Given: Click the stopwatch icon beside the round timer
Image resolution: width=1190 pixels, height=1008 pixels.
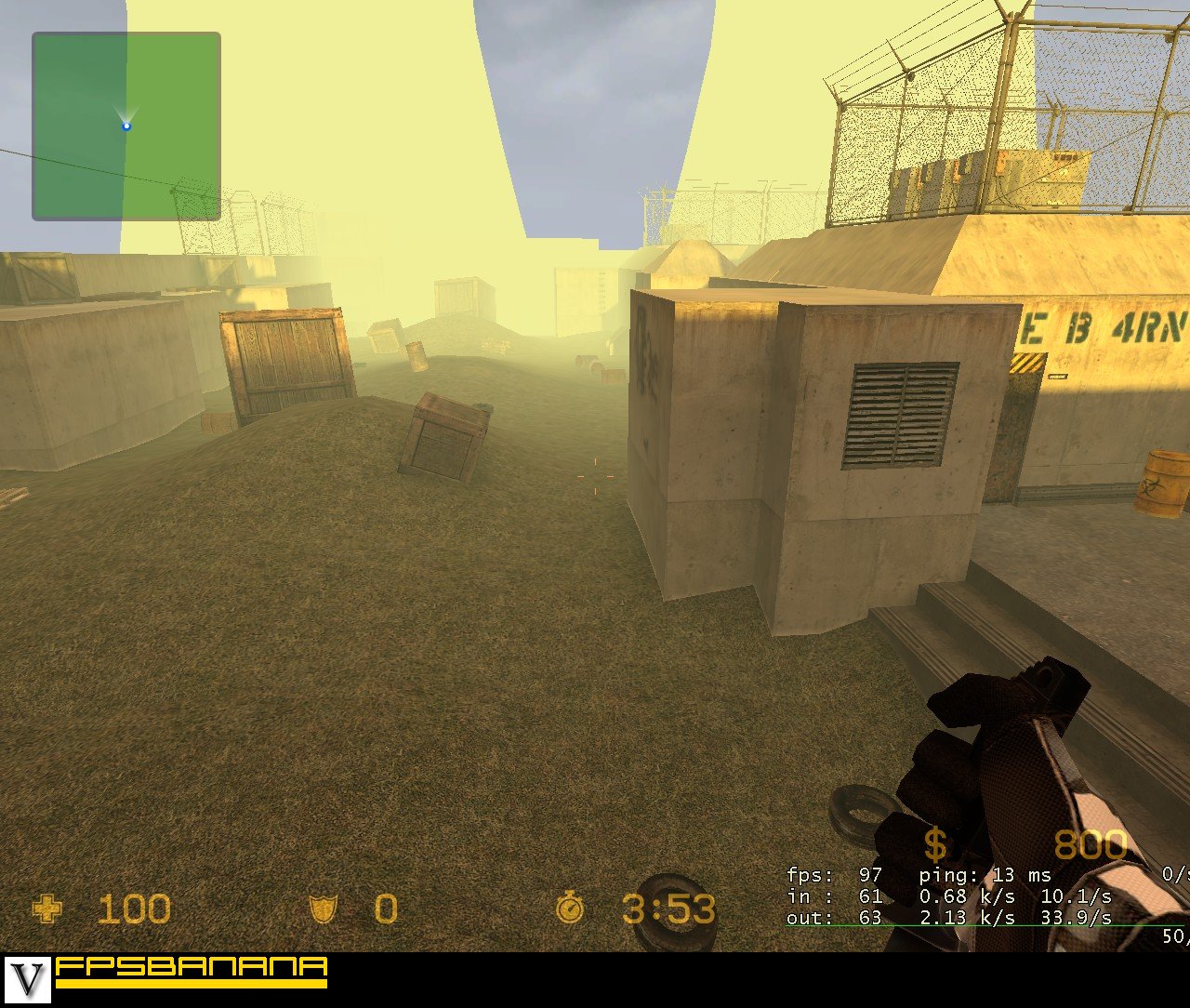Looking at the screenshot, I should click(x=571, y=909).
